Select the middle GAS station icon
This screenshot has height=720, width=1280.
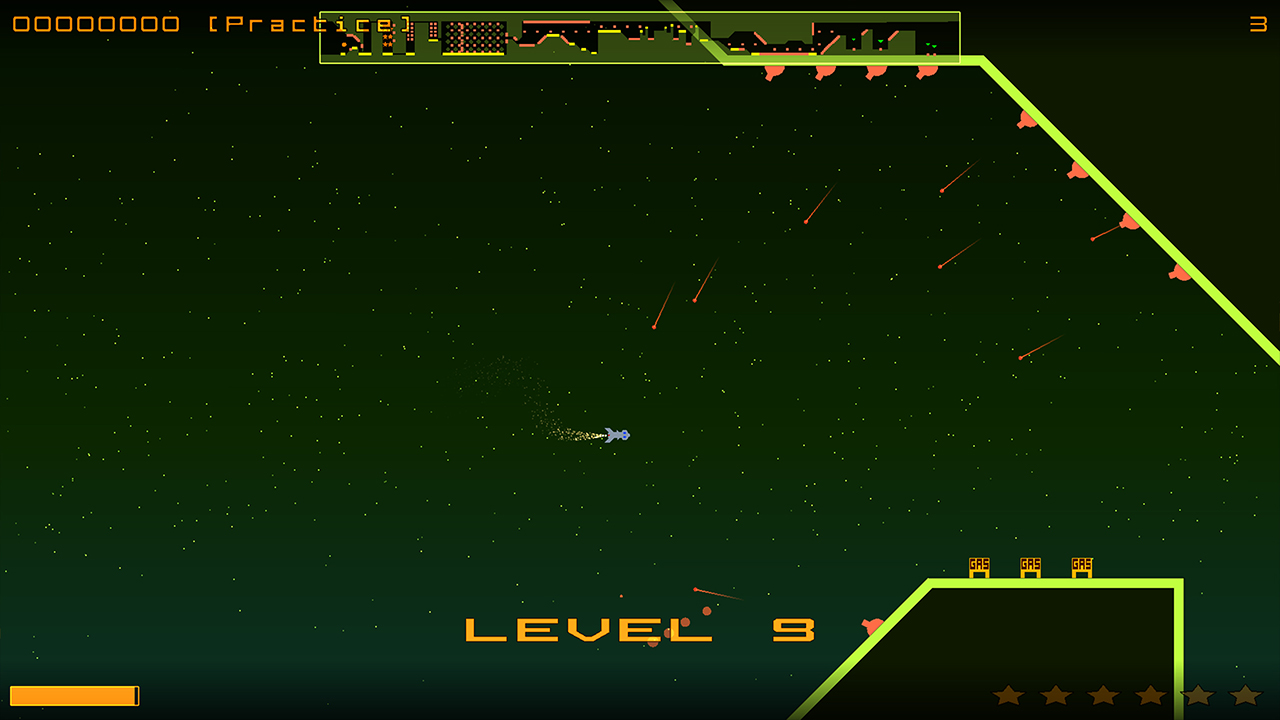click(x=1029, y=566)
